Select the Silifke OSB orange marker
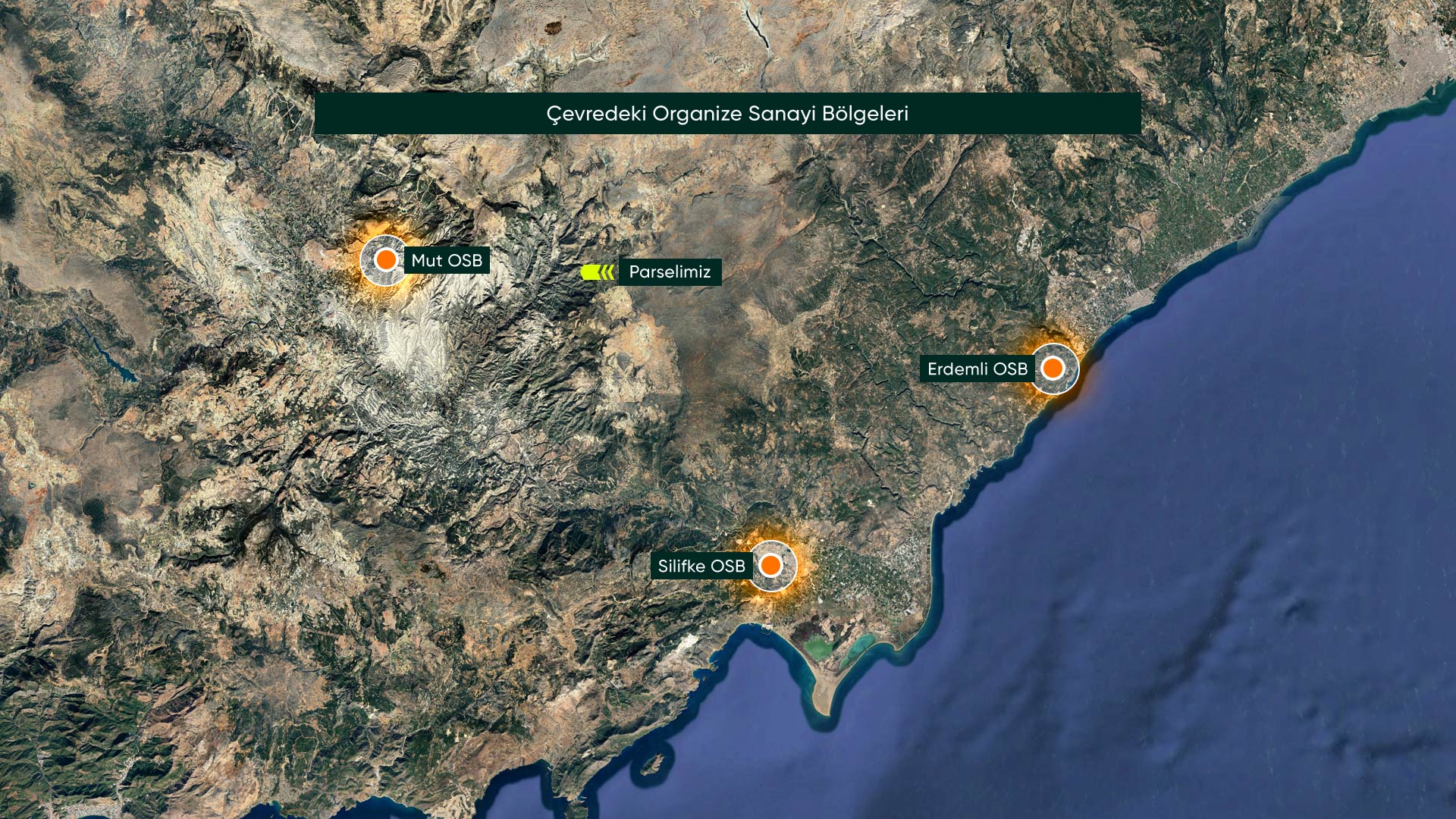This screenshot has height=819, width=1456. 770,566
